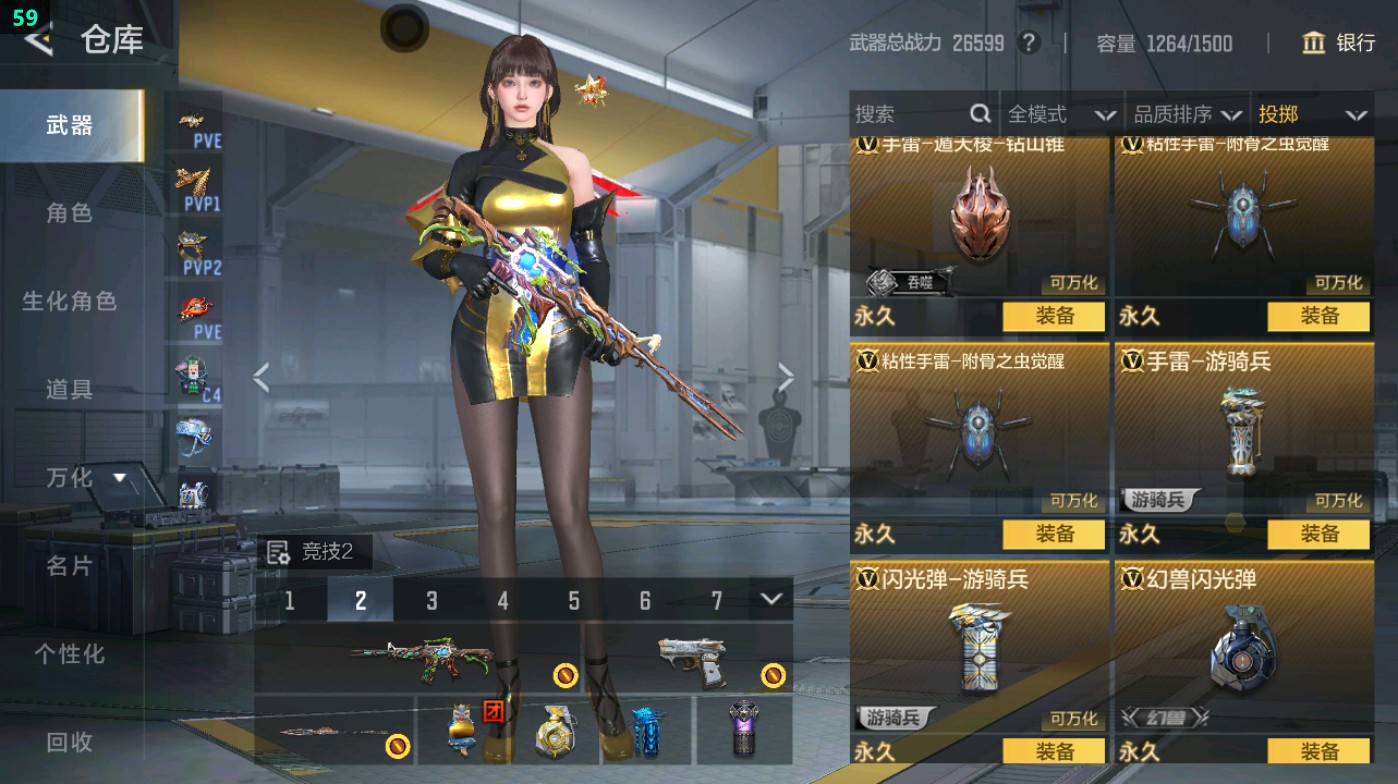Select loadout slot 3
This screenshot has width=1398, height=784.
[432, 601]
